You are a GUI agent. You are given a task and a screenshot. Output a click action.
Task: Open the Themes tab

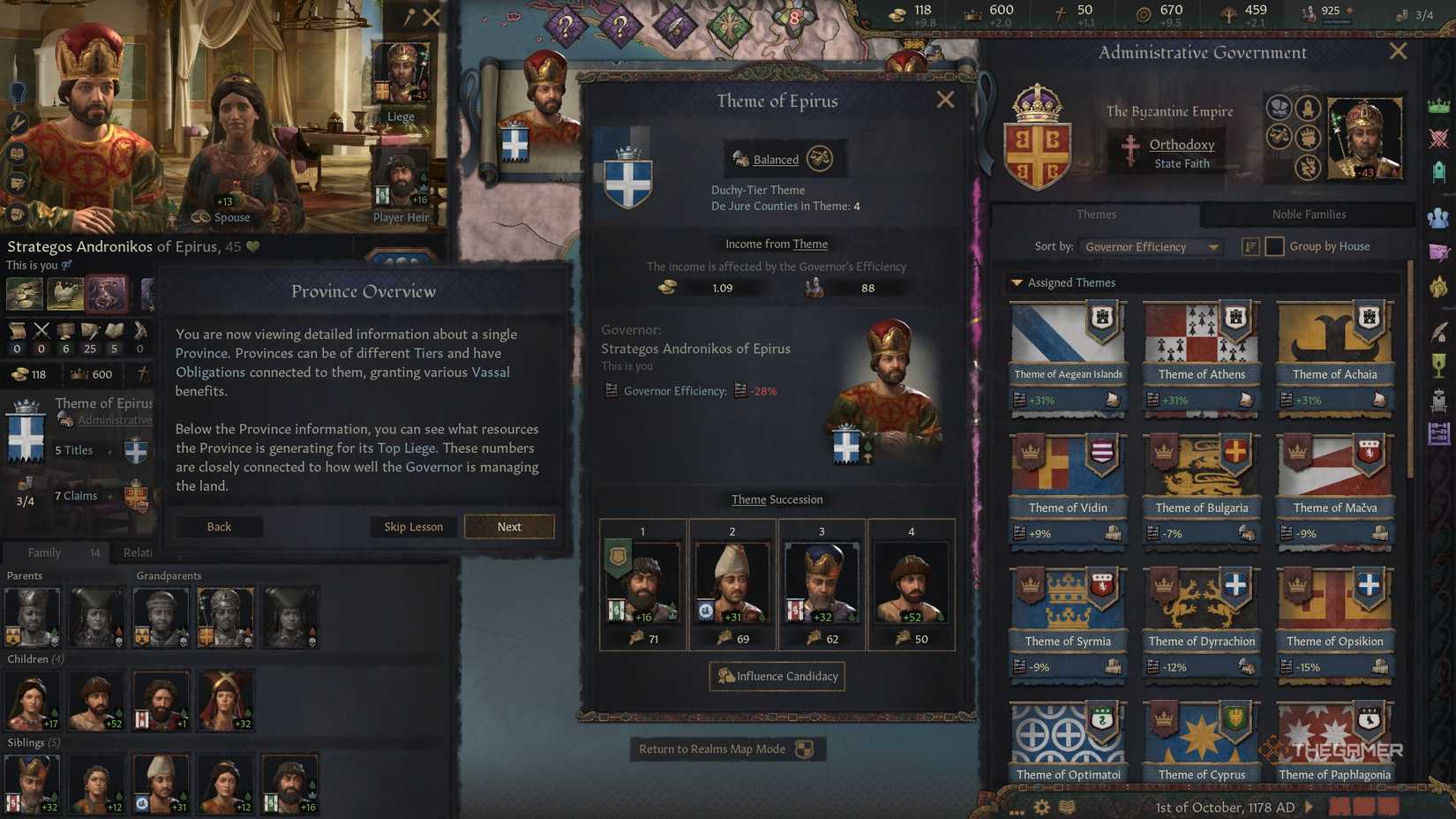[x=1096, y=214]
